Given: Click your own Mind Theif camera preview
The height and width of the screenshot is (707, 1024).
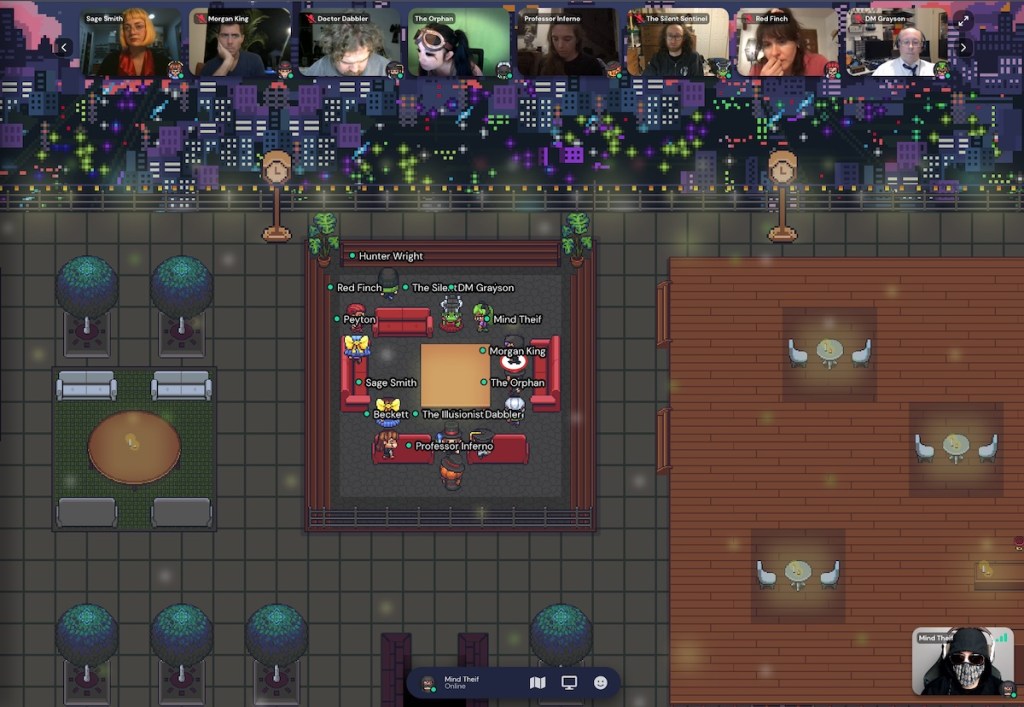Looking at the screenshot, I should 962,661.
